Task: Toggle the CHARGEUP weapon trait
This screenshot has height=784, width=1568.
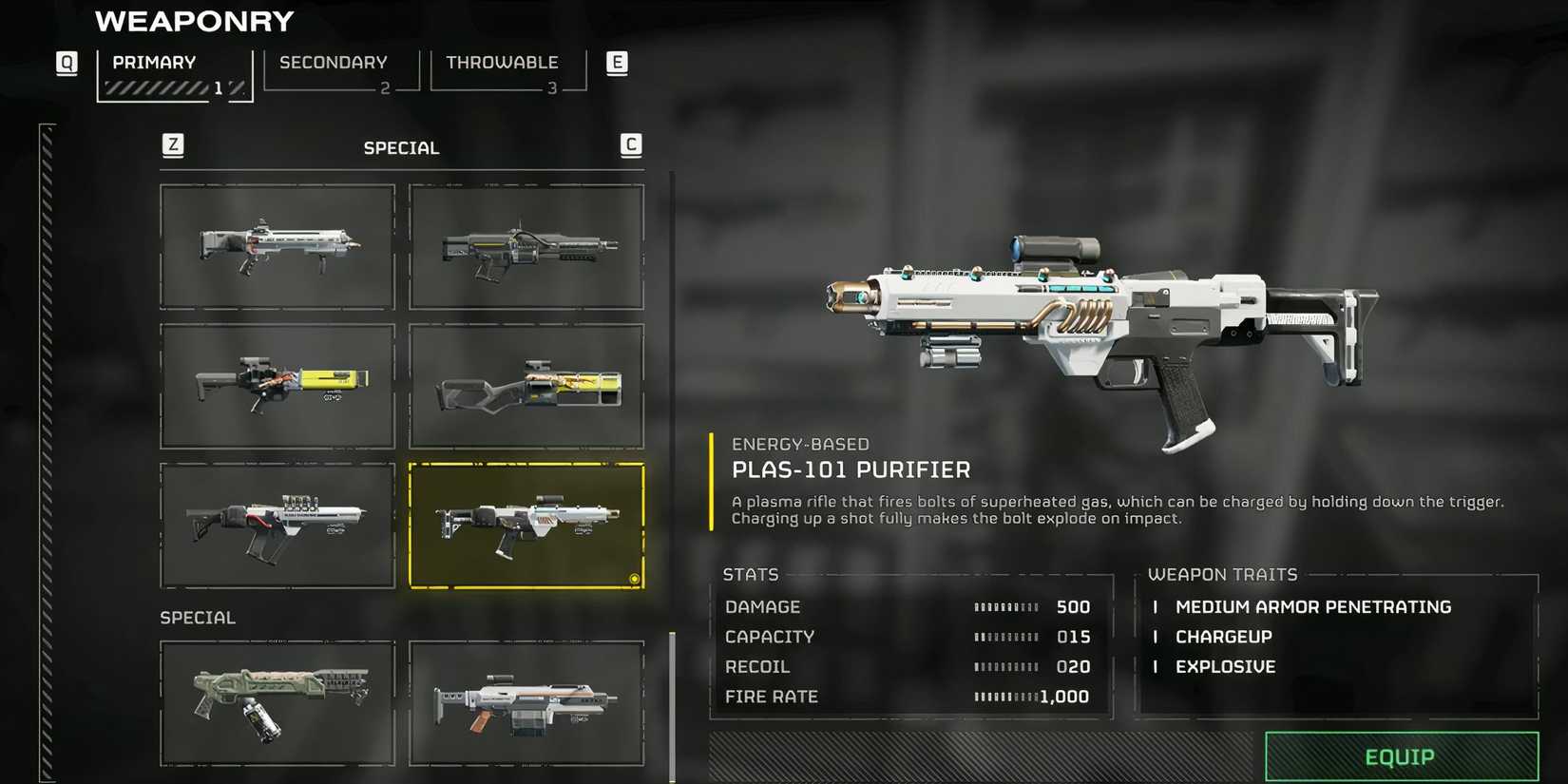Action: coord(1223,637)
